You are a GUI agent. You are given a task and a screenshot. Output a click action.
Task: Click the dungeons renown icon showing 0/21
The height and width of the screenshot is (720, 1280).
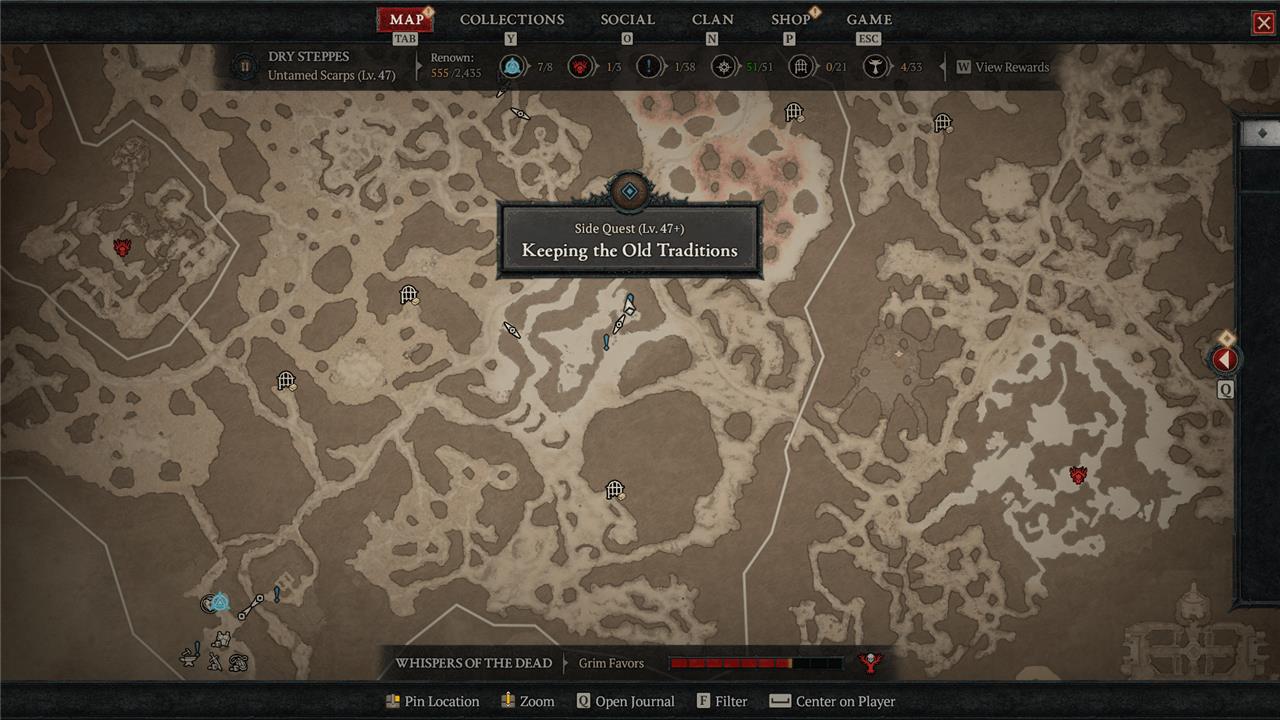click(x=801, y=67)
